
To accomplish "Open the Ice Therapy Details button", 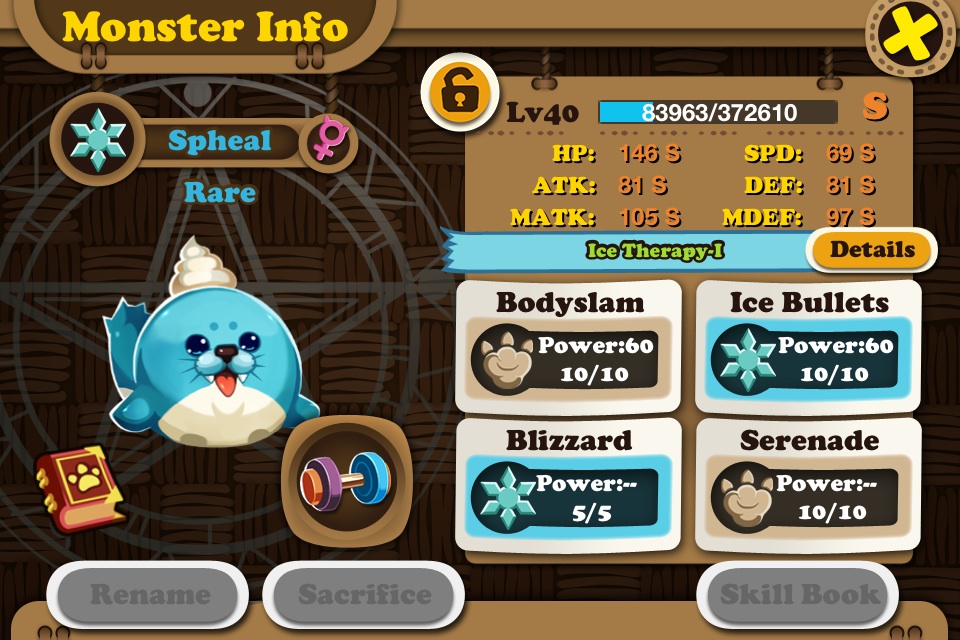I will [872, 250].
